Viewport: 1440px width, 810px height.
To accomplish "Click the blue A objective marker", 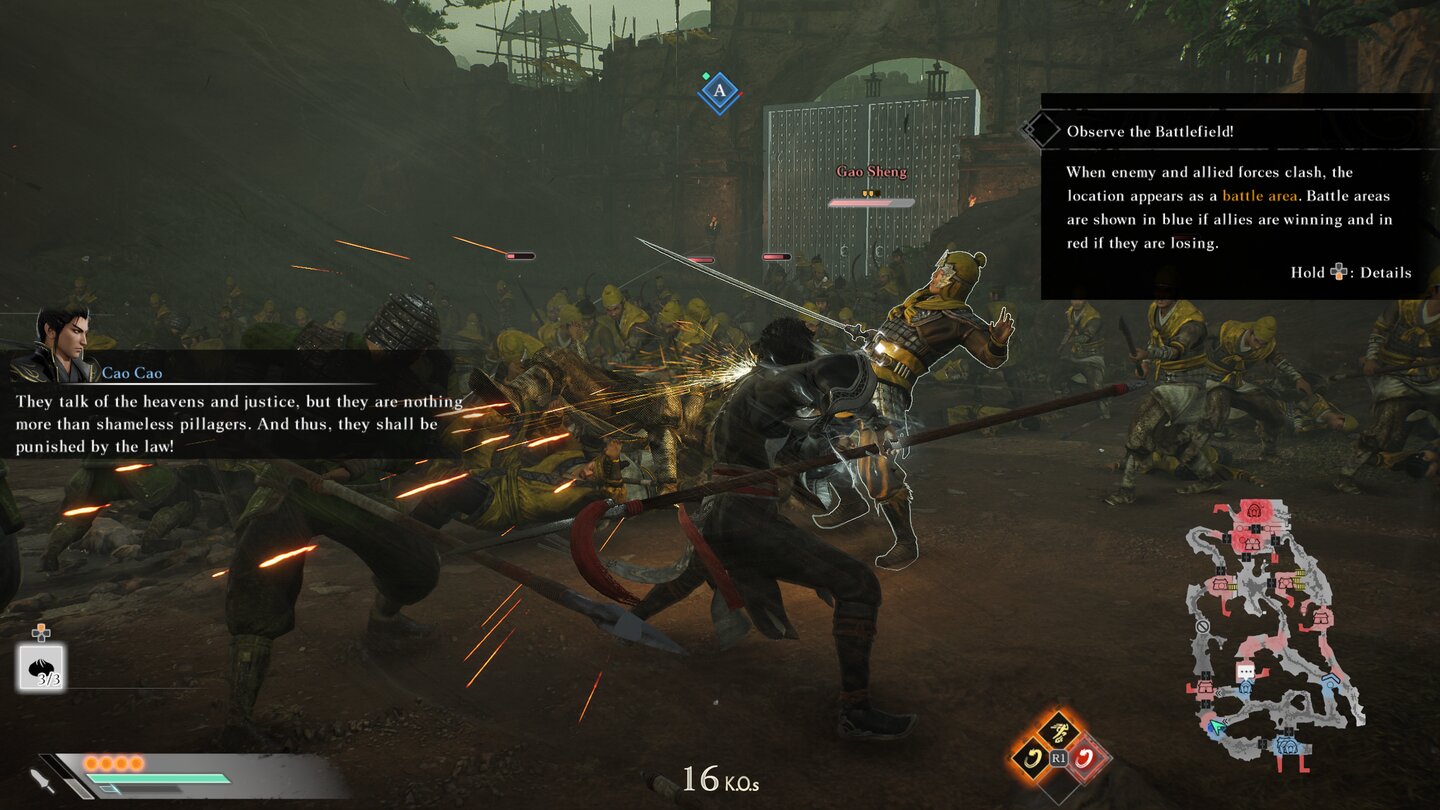I will pyautogui.click(x=718, y=93).
